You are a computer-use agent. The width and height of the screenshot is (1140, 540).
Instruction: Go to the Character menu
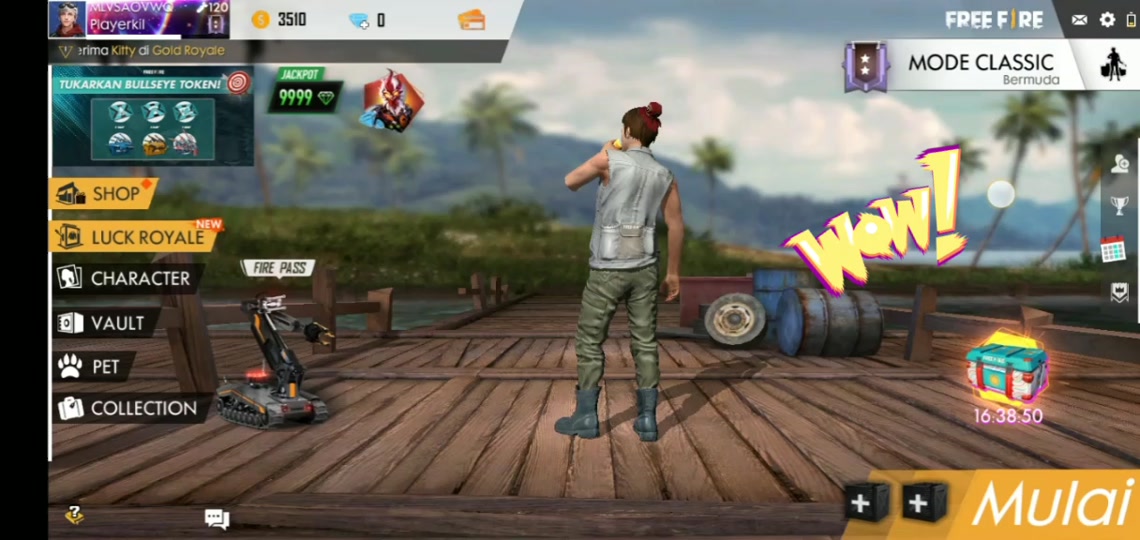[x=126, y=279]
